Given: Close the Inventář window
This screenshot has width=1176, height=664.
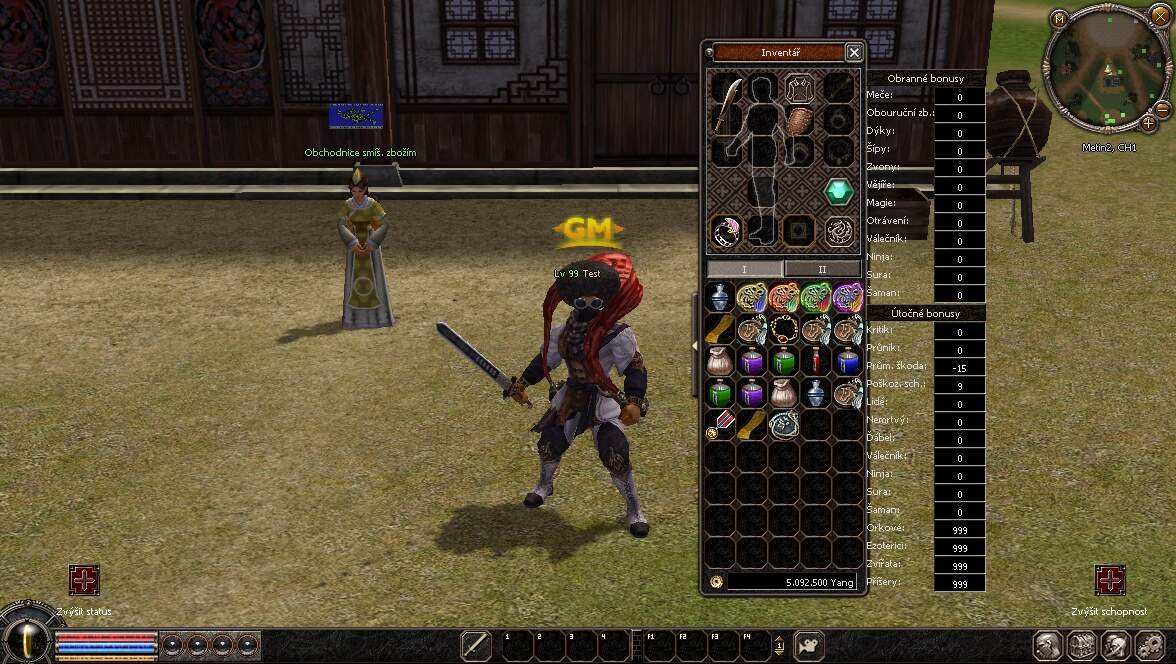Looking at the screenshot, I should pyautogui.click(x=853, y=52).
